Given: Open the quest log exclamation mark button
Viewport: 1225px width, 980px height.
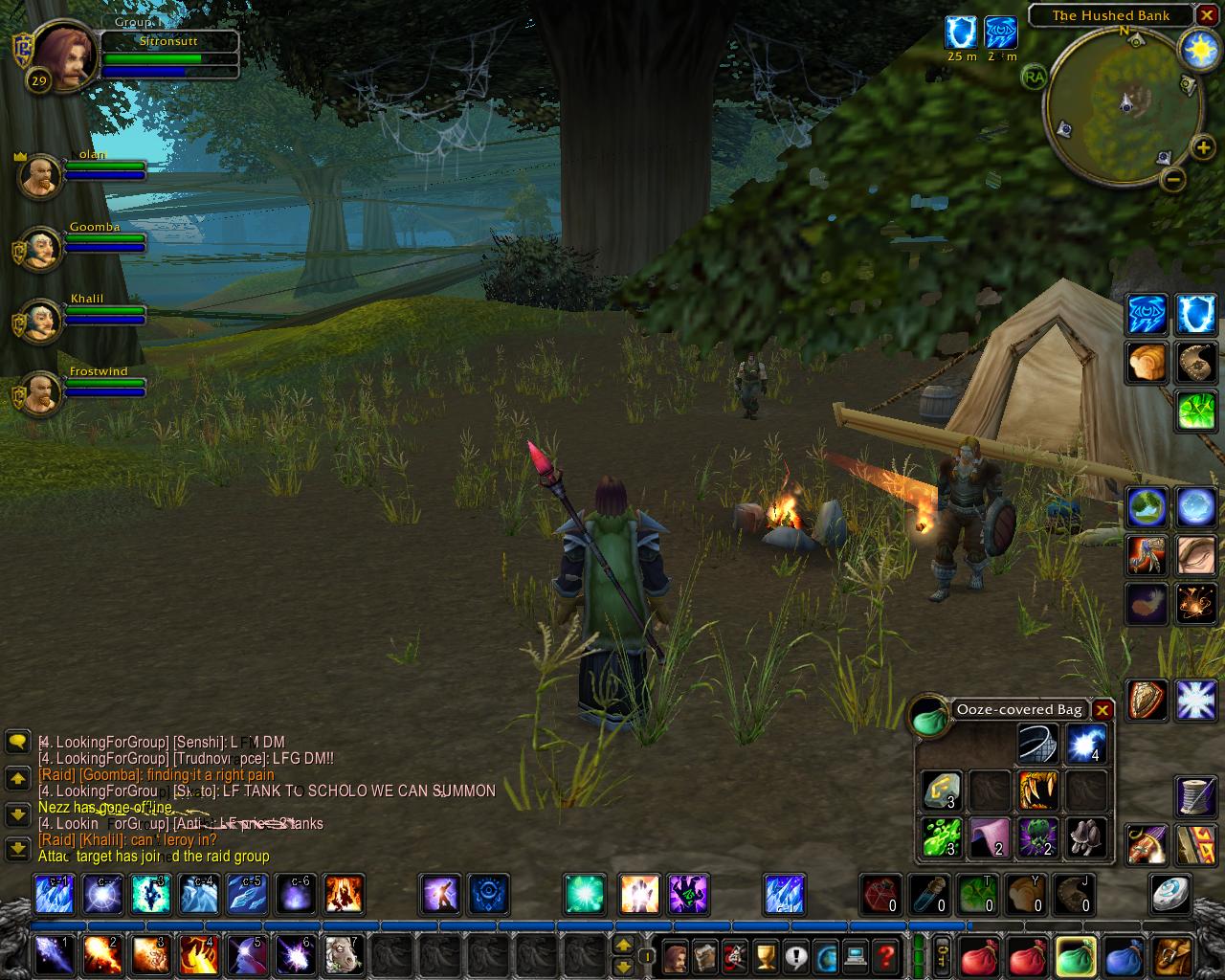Looking at the screenshot, I should point(794,955).
